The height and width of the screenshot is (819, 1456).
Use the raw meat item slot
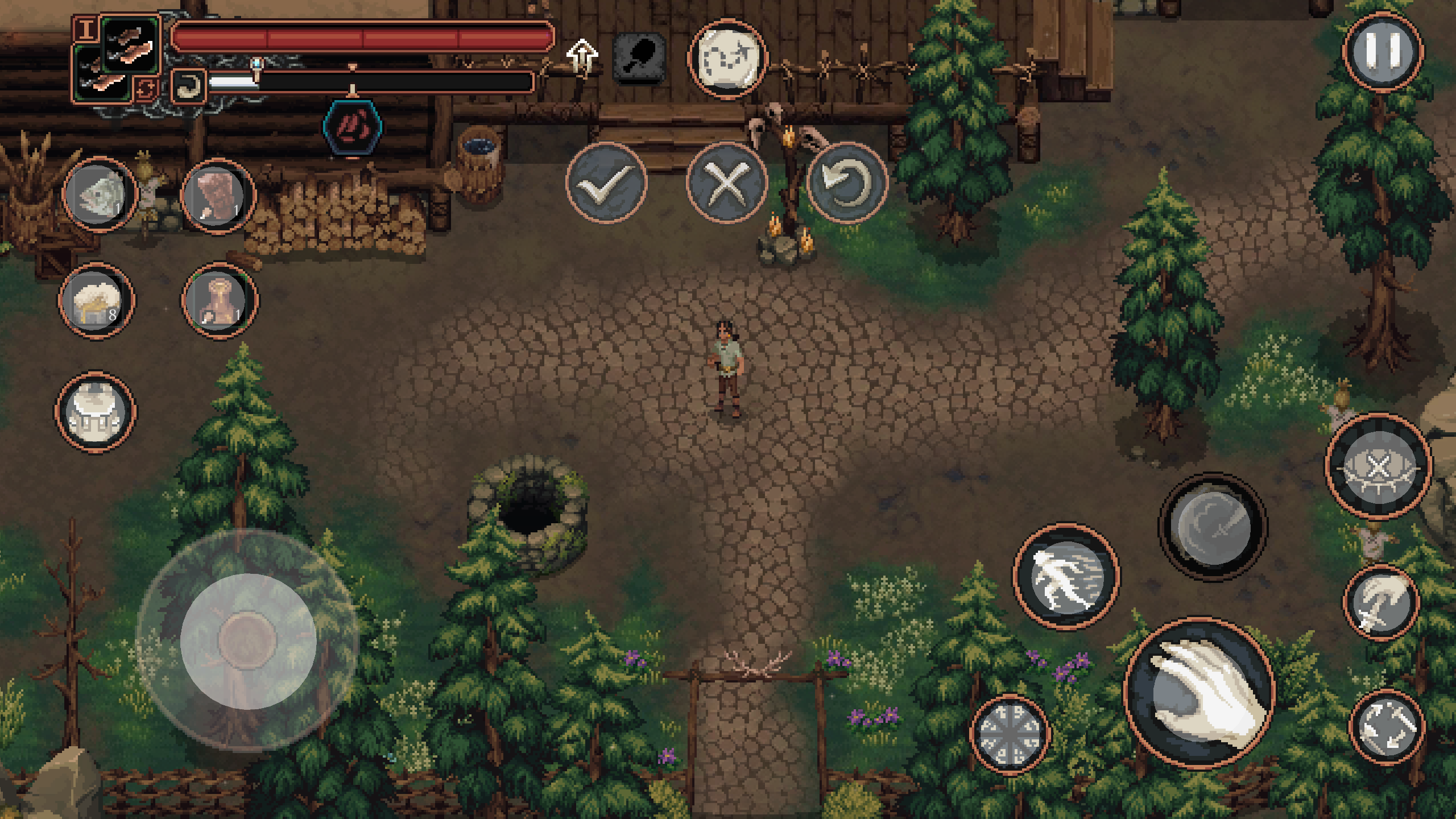tap(218, 196)
